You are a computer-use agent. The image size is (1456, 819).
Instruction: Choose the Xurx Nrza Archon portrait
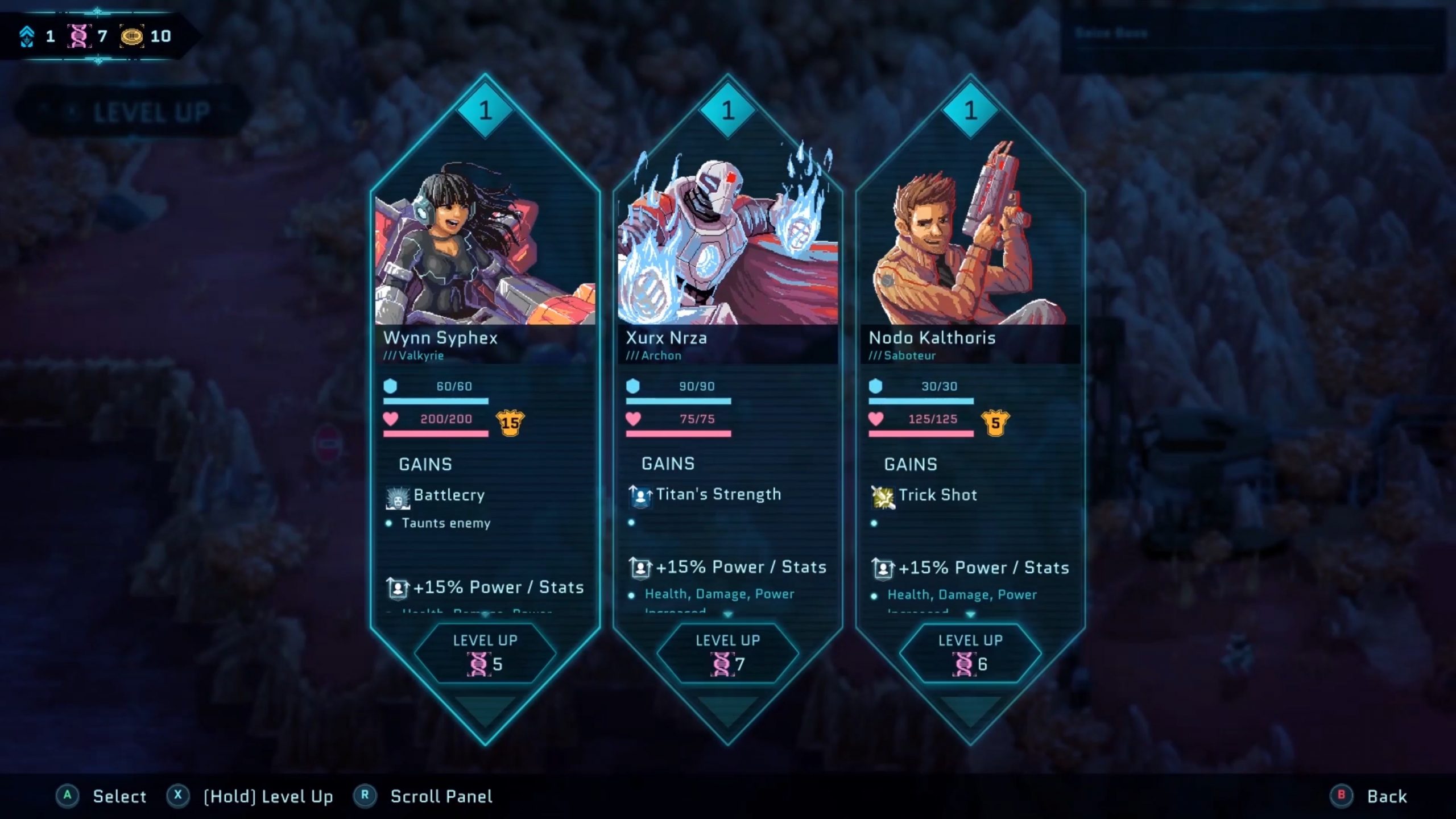[727, 239]
